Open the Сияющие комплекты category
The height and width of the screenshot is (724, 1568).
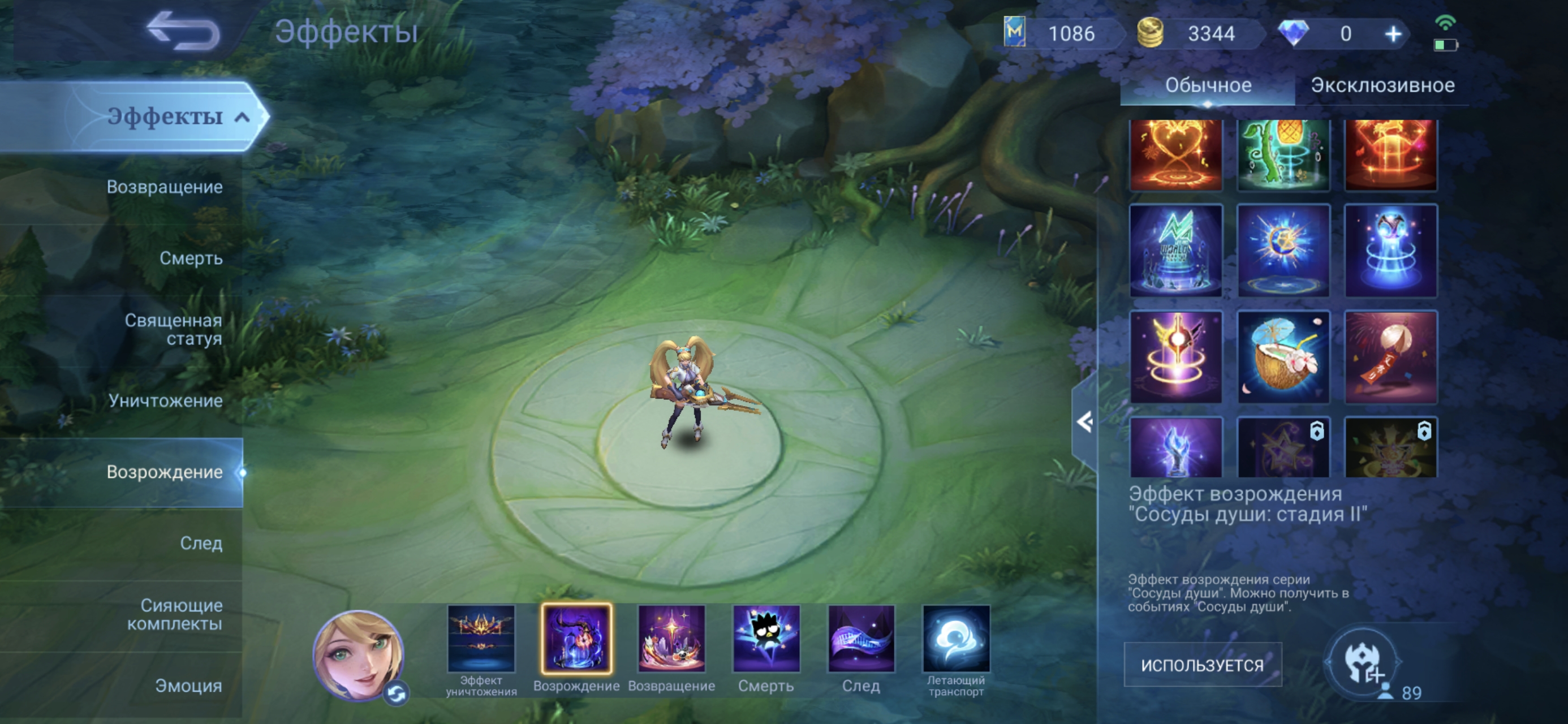pos(174,614)
